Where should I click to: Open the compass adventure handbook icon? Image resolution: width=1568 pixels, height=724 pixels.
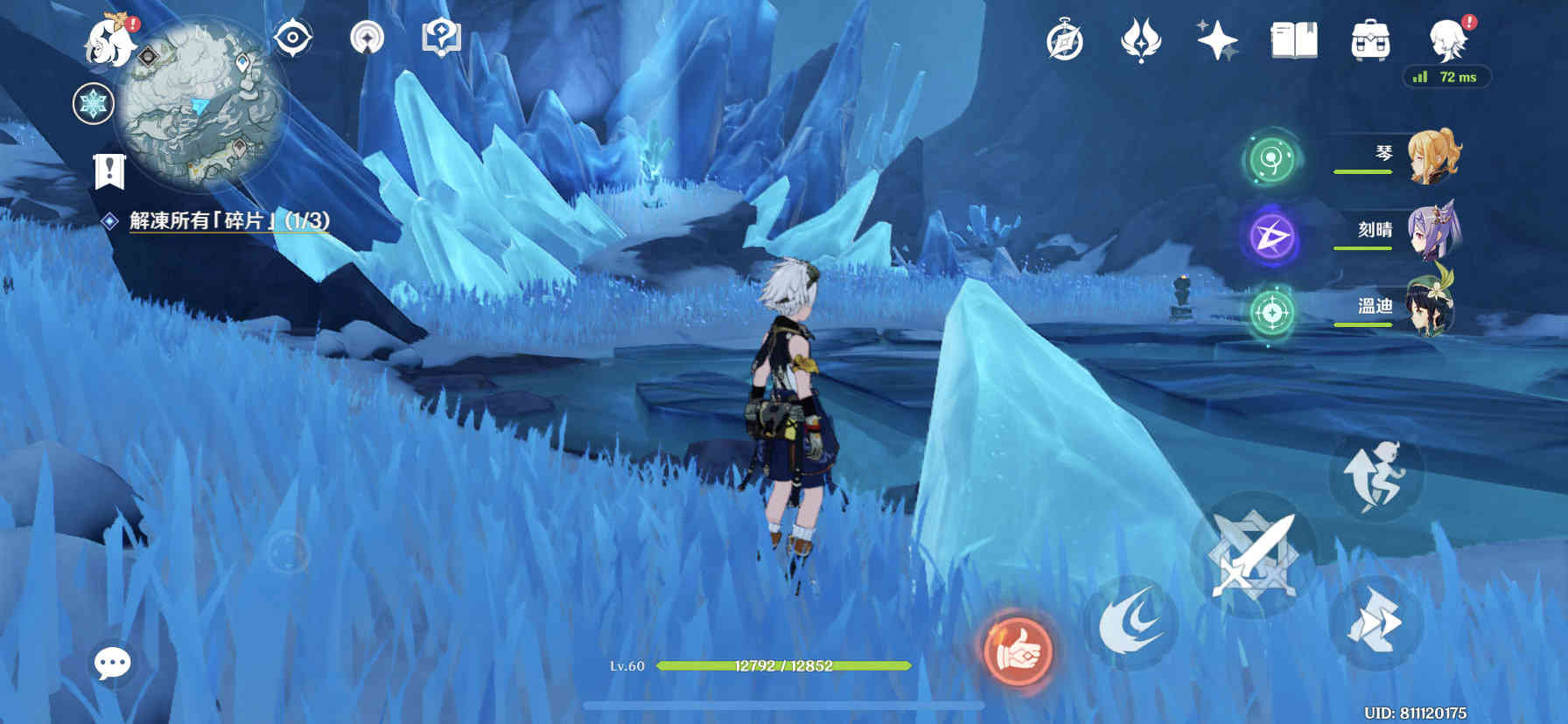coord(1064,41)
